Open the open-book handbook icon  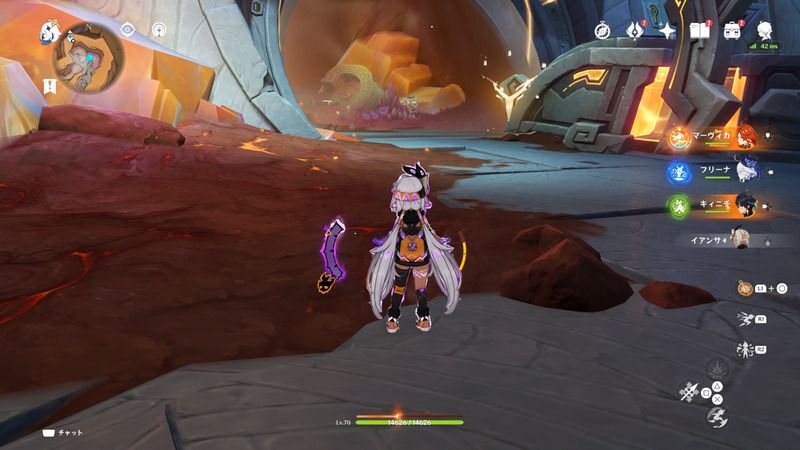(x=698, y=30)
